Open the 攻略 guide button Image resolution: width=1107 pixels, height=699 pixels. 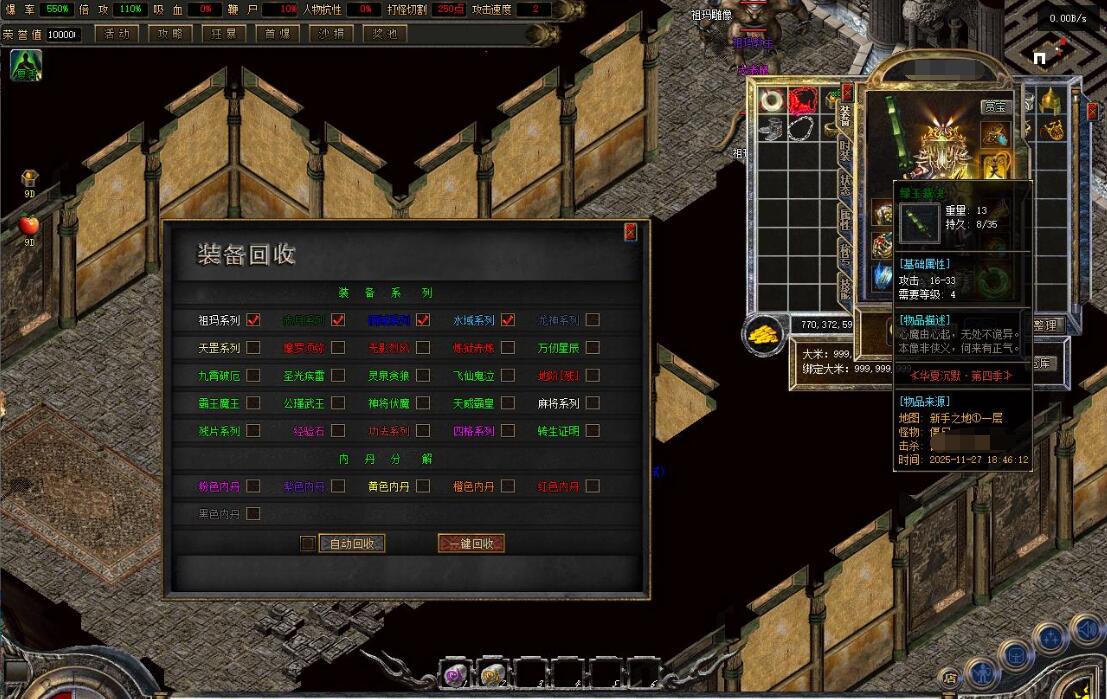point(170,33)
